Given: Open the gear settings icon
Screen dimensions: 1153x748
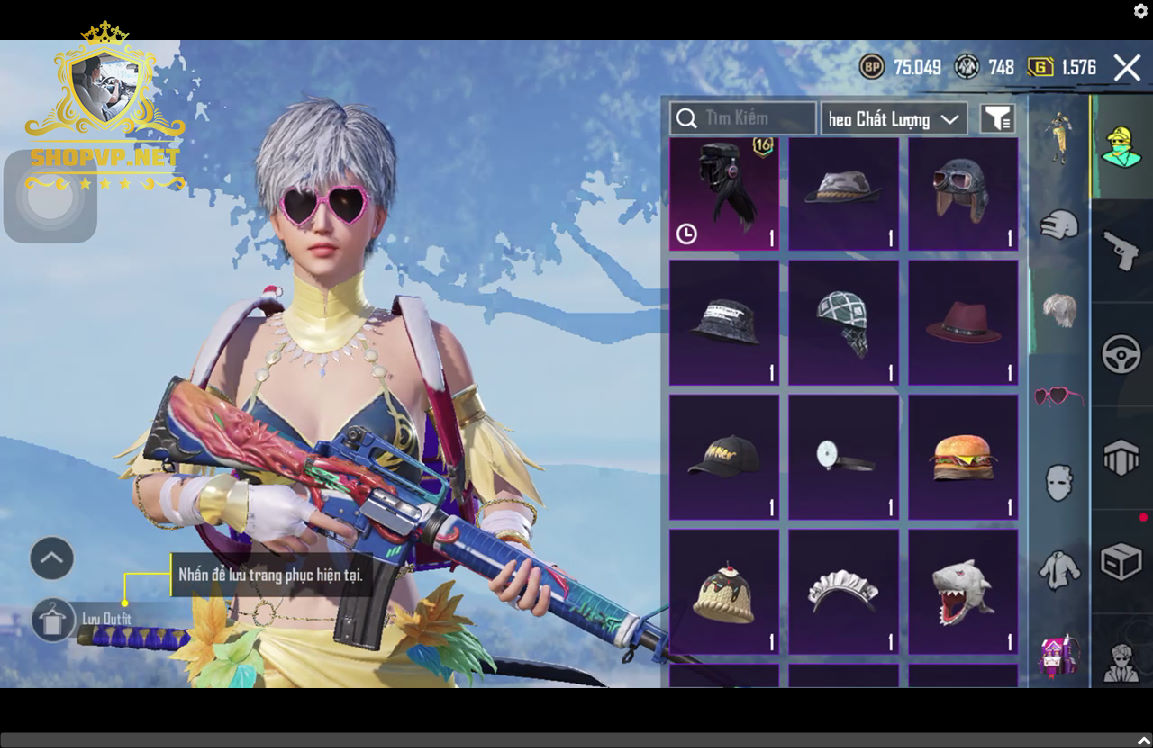Looking at the screenshot, I should click(x=1141, y=11).
